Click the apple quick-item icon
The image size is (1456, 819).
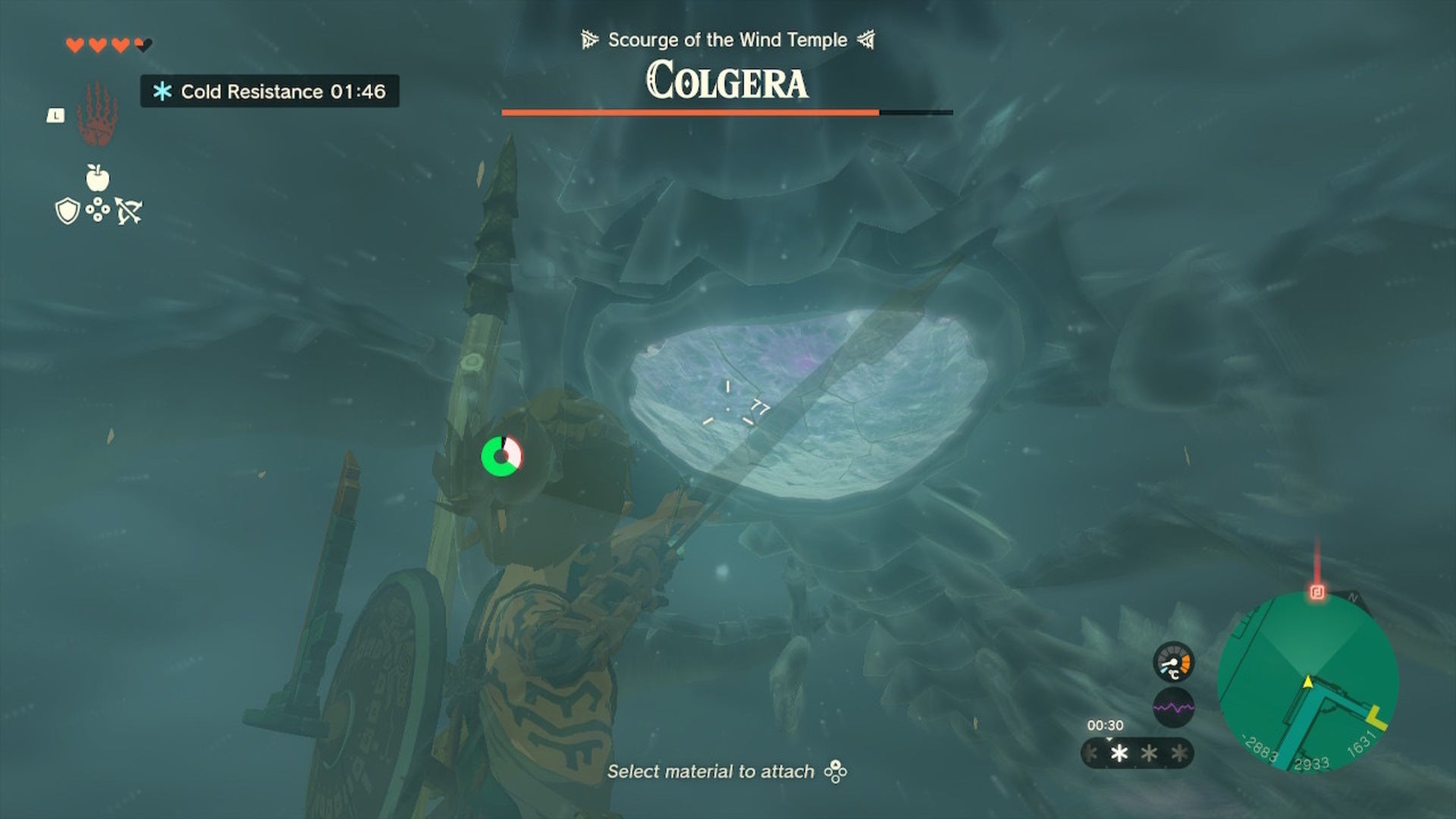98,177
